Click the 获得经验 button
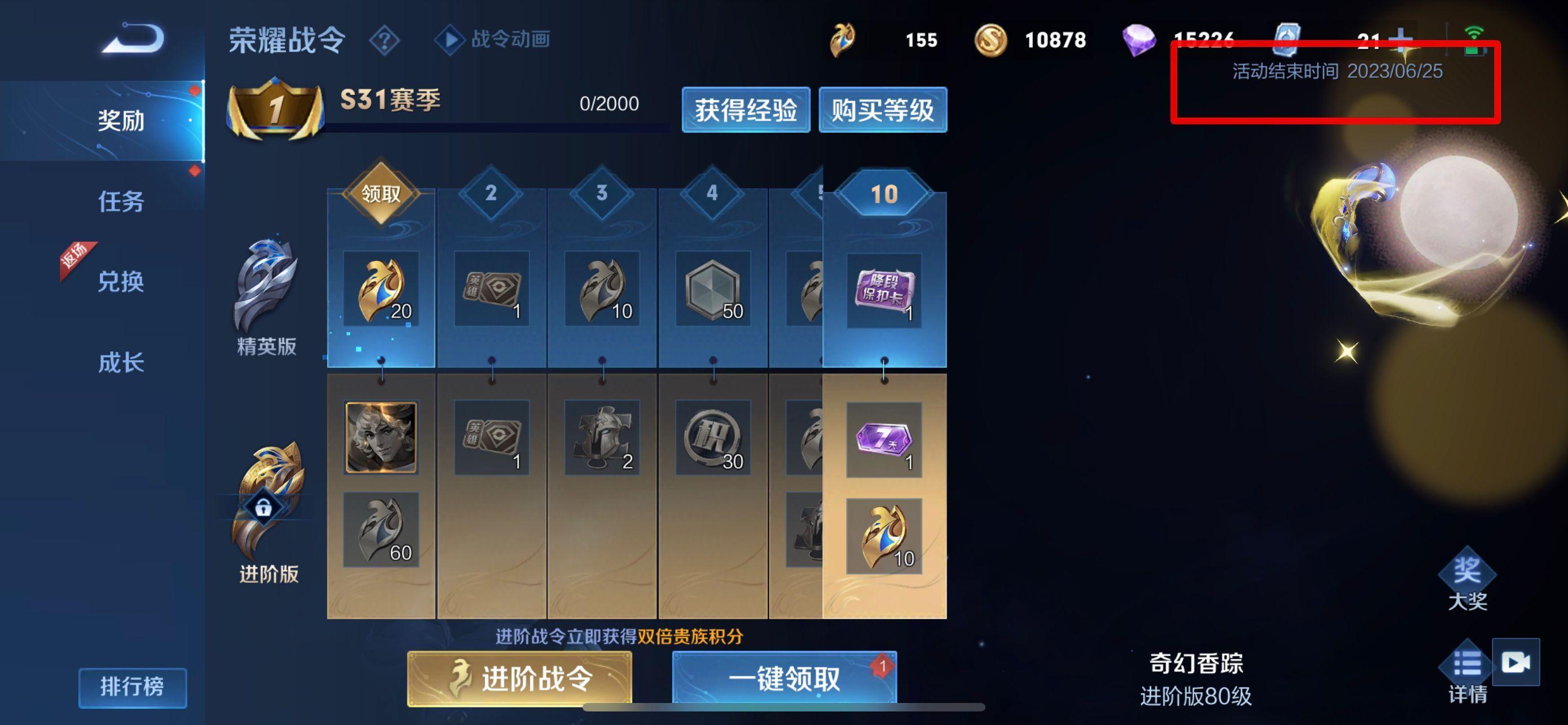Image resolution: width=1568 pixels, height=725 pixels. tap(746, 111)
